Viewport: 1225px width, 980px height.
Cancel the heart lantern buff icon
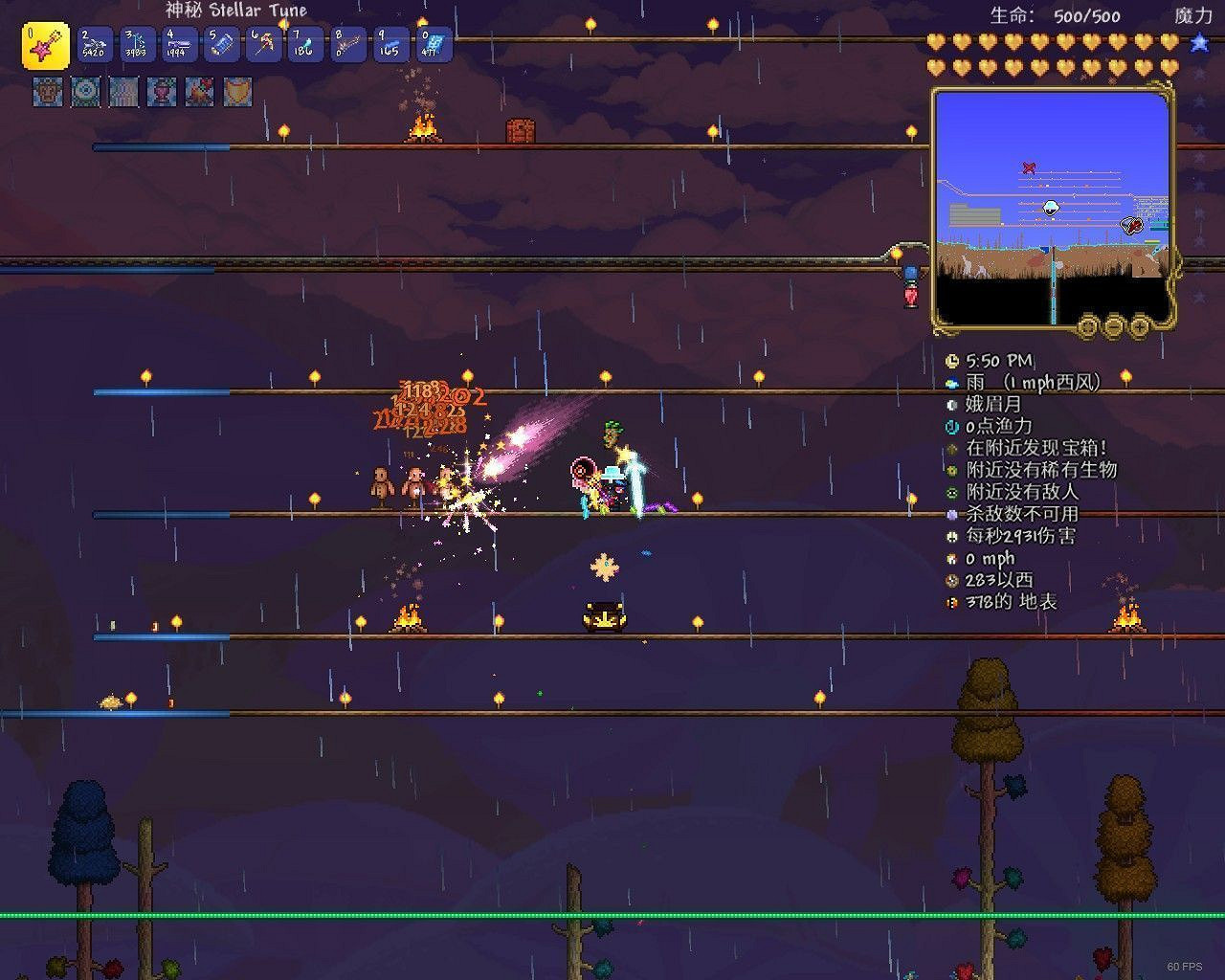(160, 93)
